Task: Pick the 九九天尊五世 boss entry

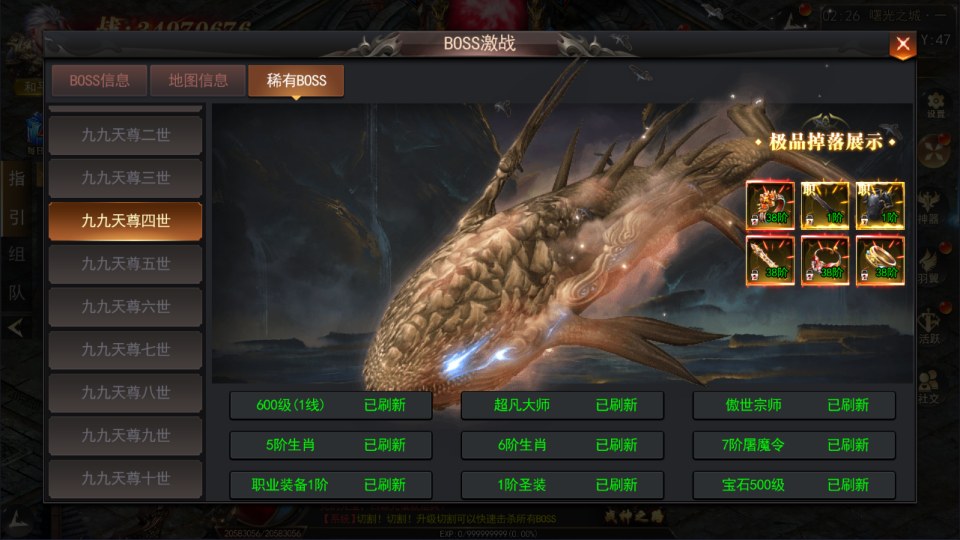Action: [125, 265]
